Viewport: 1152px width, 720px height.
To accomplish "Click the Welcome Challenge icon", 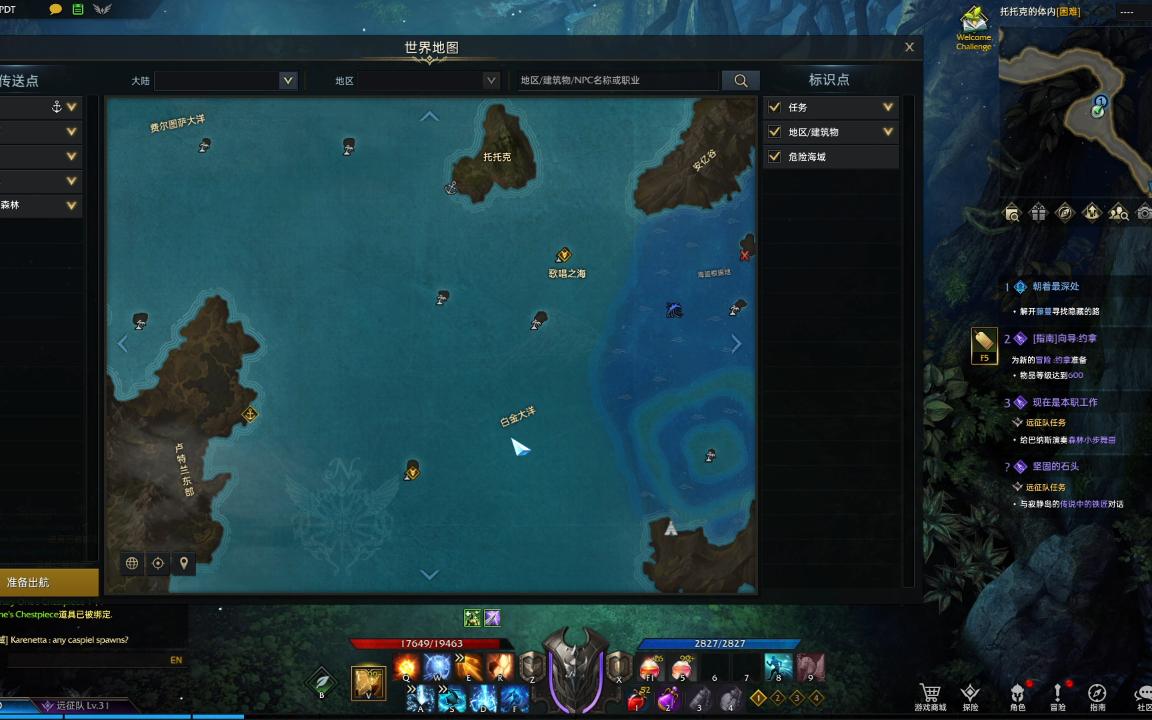I will pos(973,28).
